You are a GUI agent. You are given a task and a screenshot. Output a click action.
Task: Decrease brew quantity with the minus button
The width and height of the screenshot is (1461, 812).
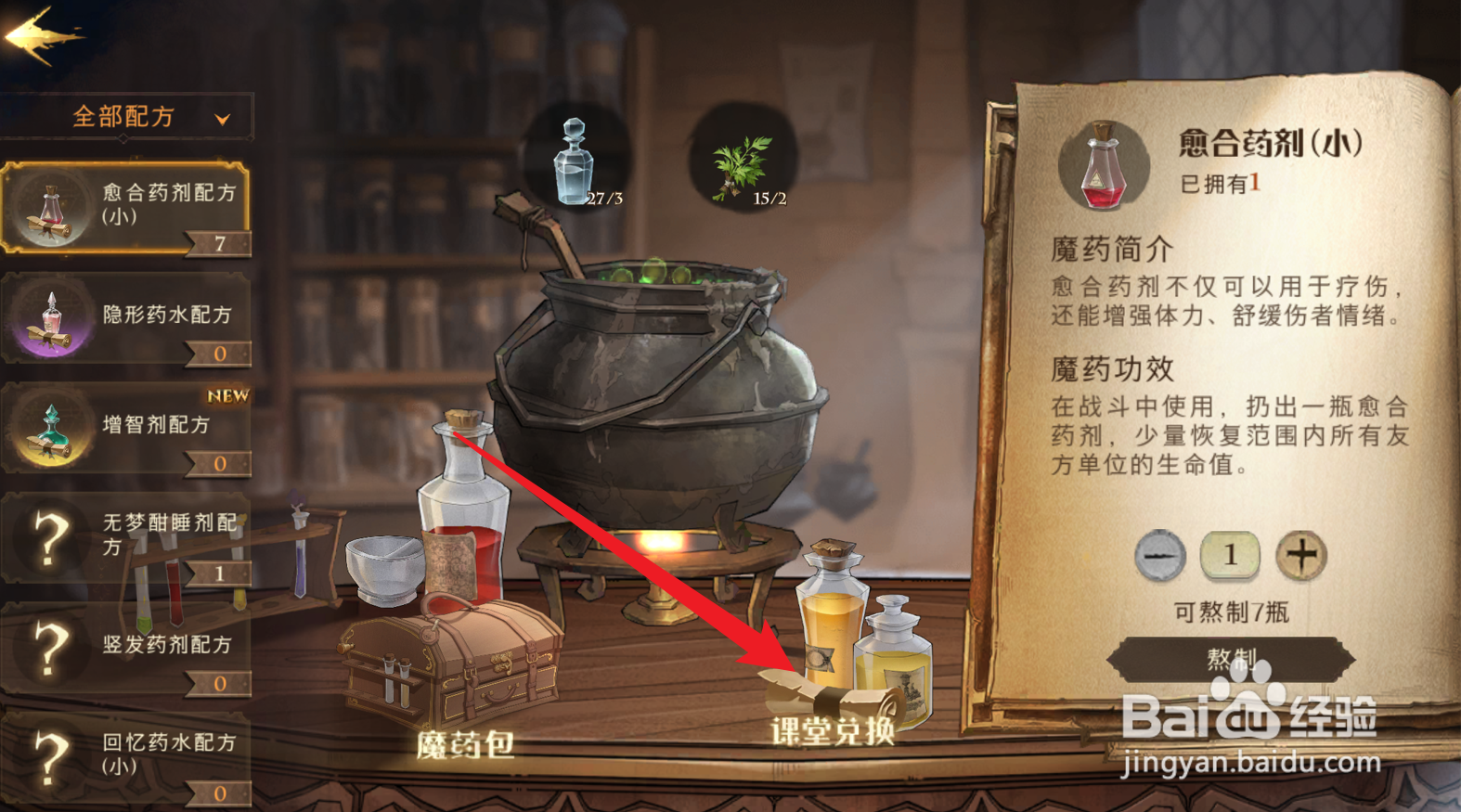(x=1158, y=554)
